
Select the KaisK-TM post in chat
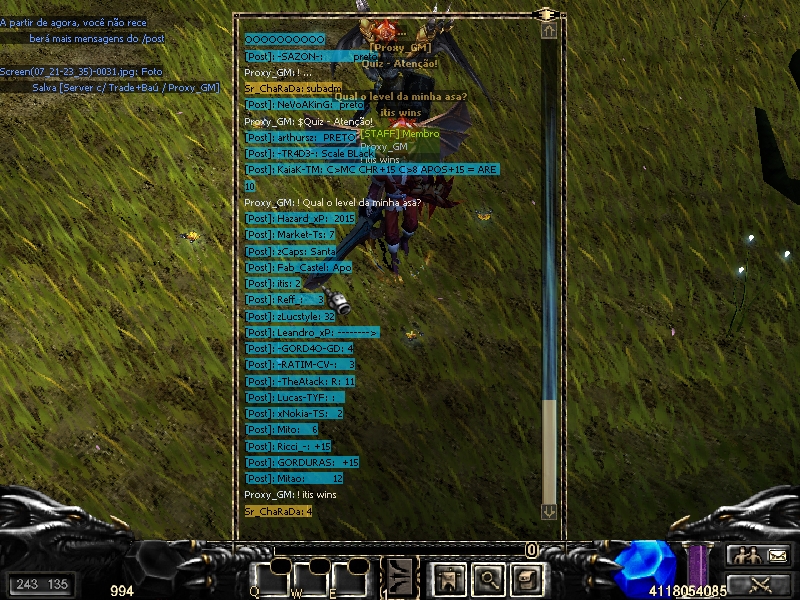[x=371, y=170]
